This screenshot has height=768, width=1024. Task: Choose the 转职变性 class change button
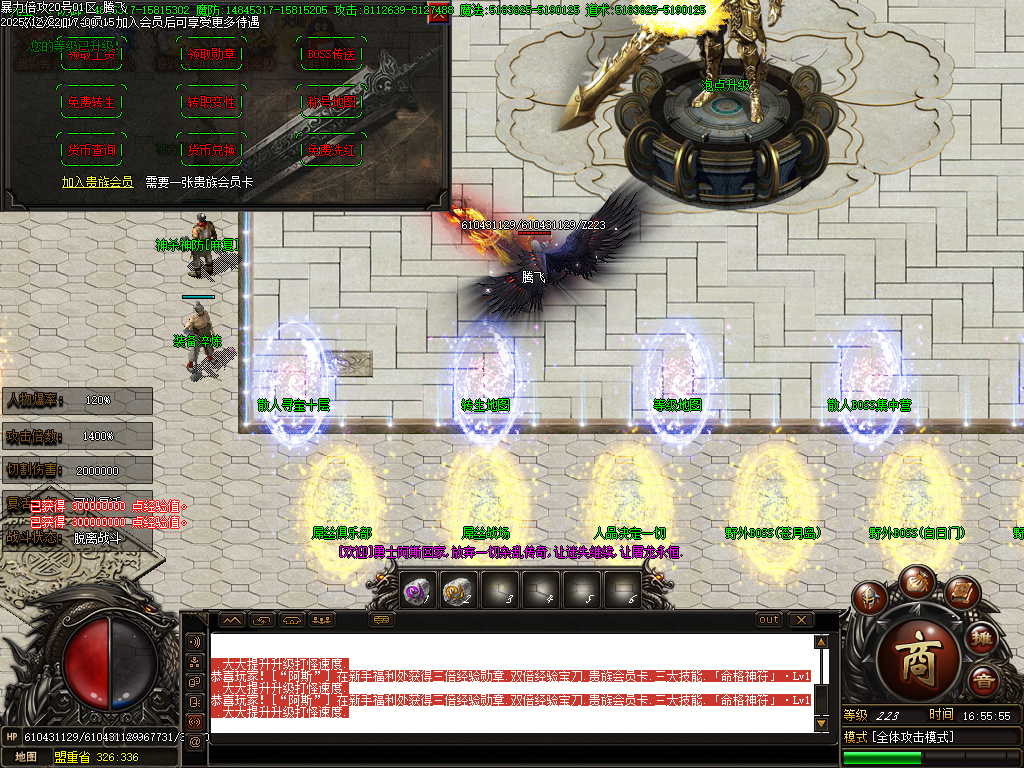(x=213, y=103)
